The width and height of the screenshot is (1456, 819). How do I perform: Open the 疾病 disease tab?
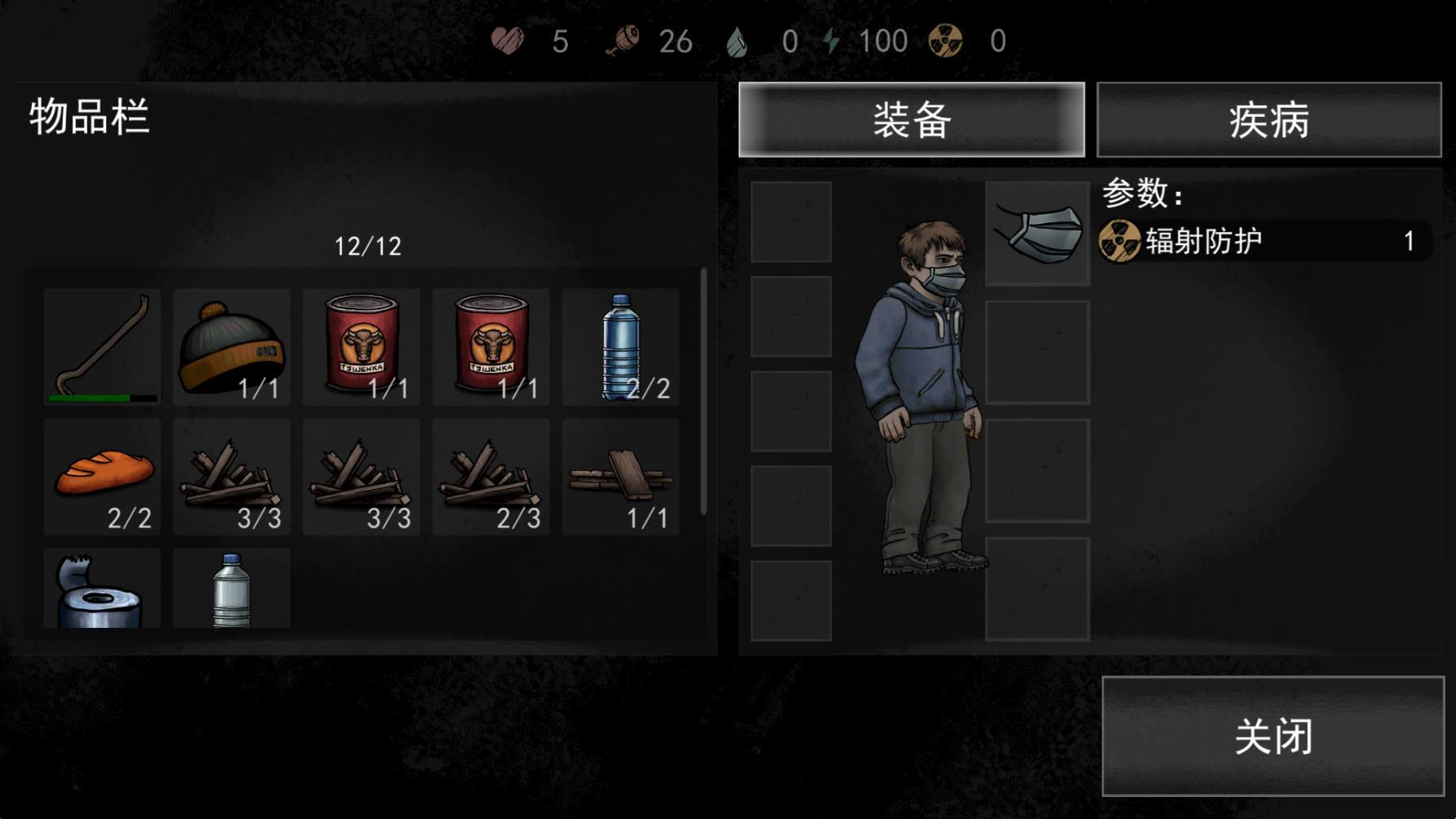point(1268,120)
